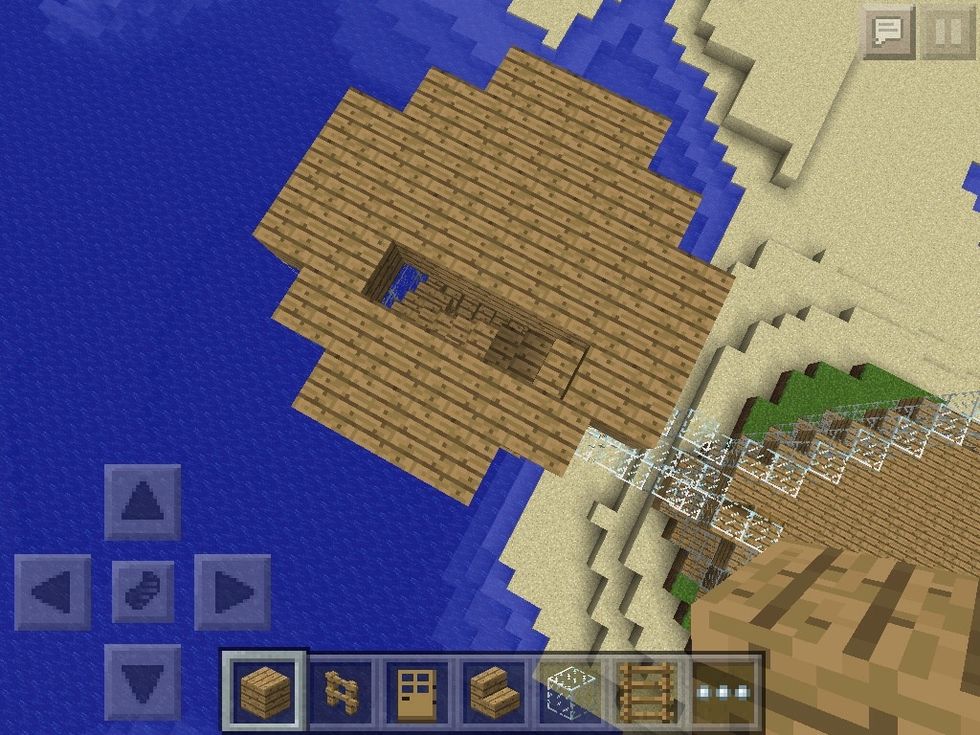Tap the forward arrow on the D-pad
Image resolution: width=980 pixels, height=735 pixels.
(143, 502)
